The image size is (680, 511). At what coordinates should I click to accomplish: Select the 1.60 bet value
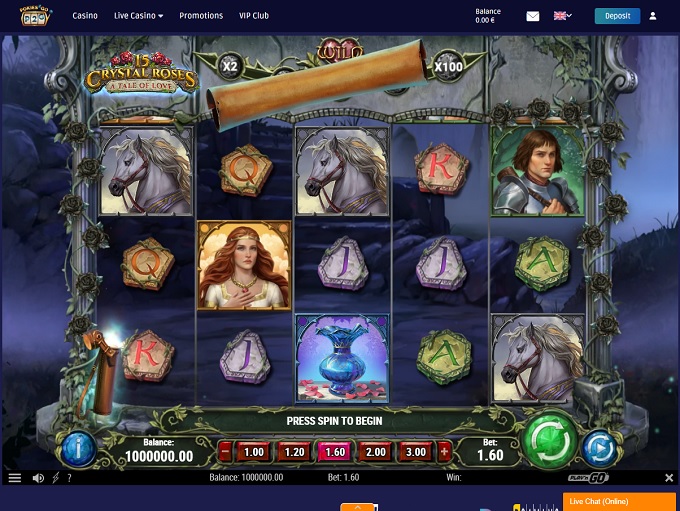click(337, 451)
